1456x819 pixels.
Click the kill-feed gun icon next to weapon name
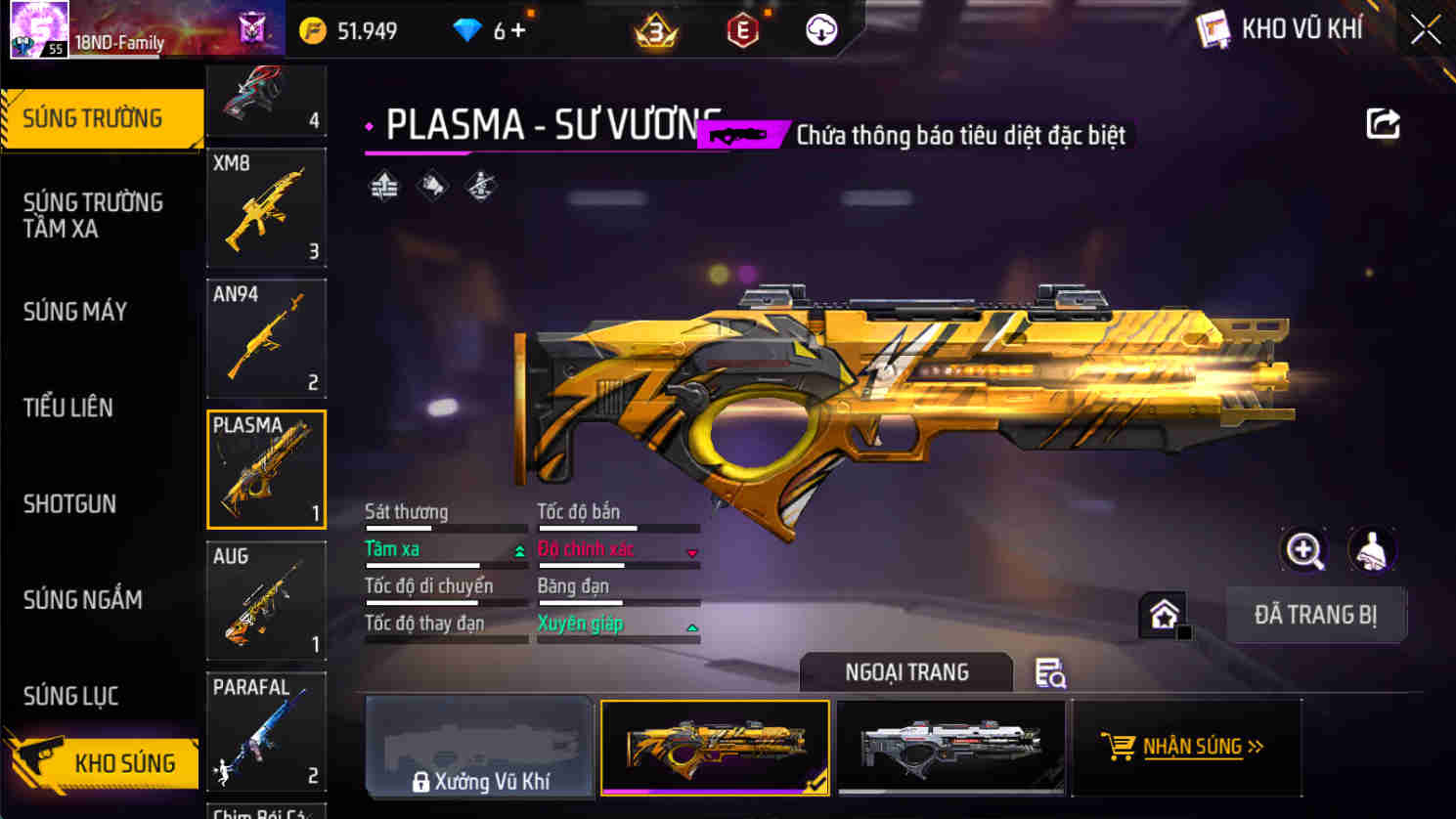pos(736,135)
